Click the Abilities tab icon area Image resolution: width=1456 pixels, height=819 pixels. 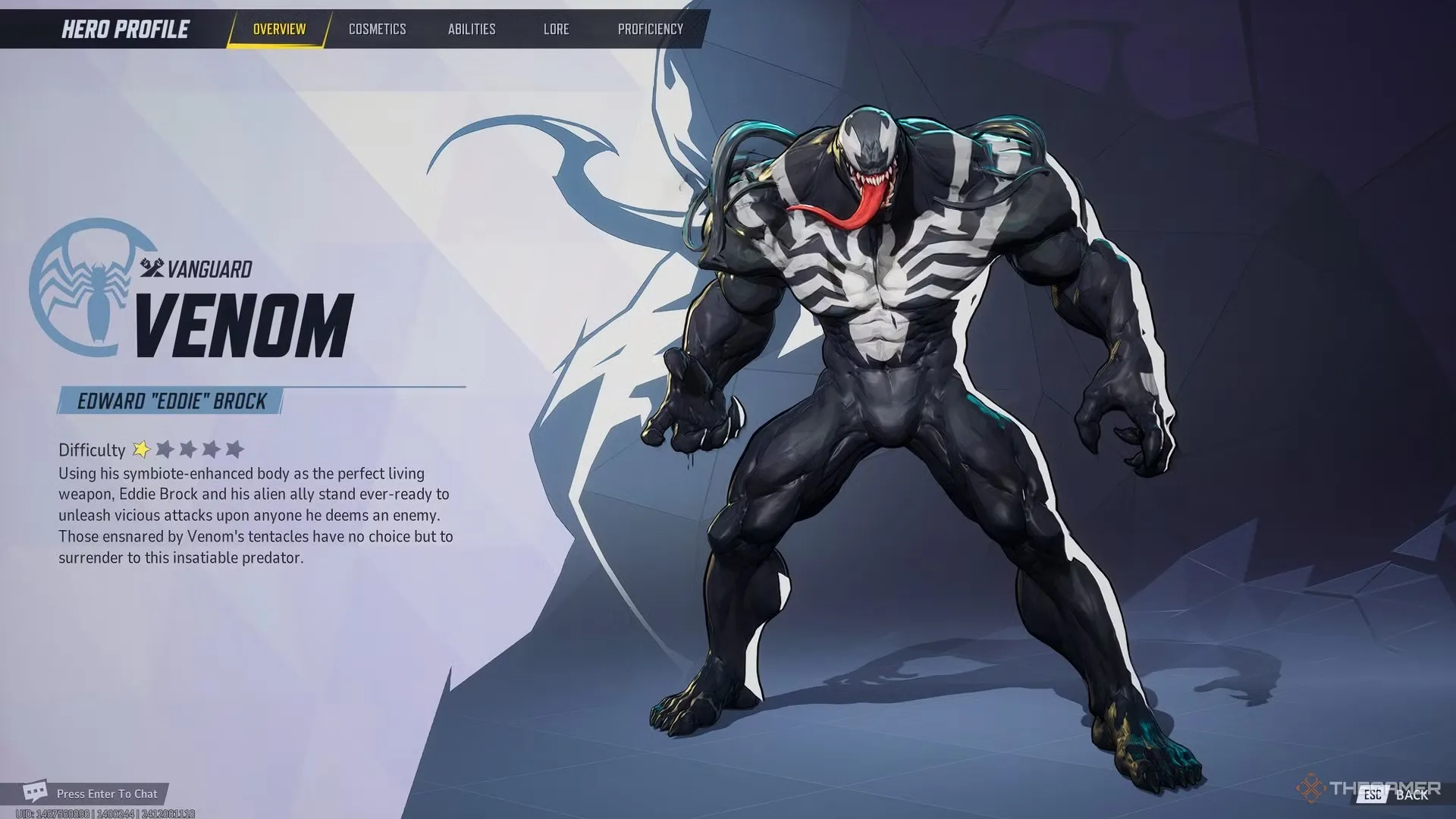(472, 29)
